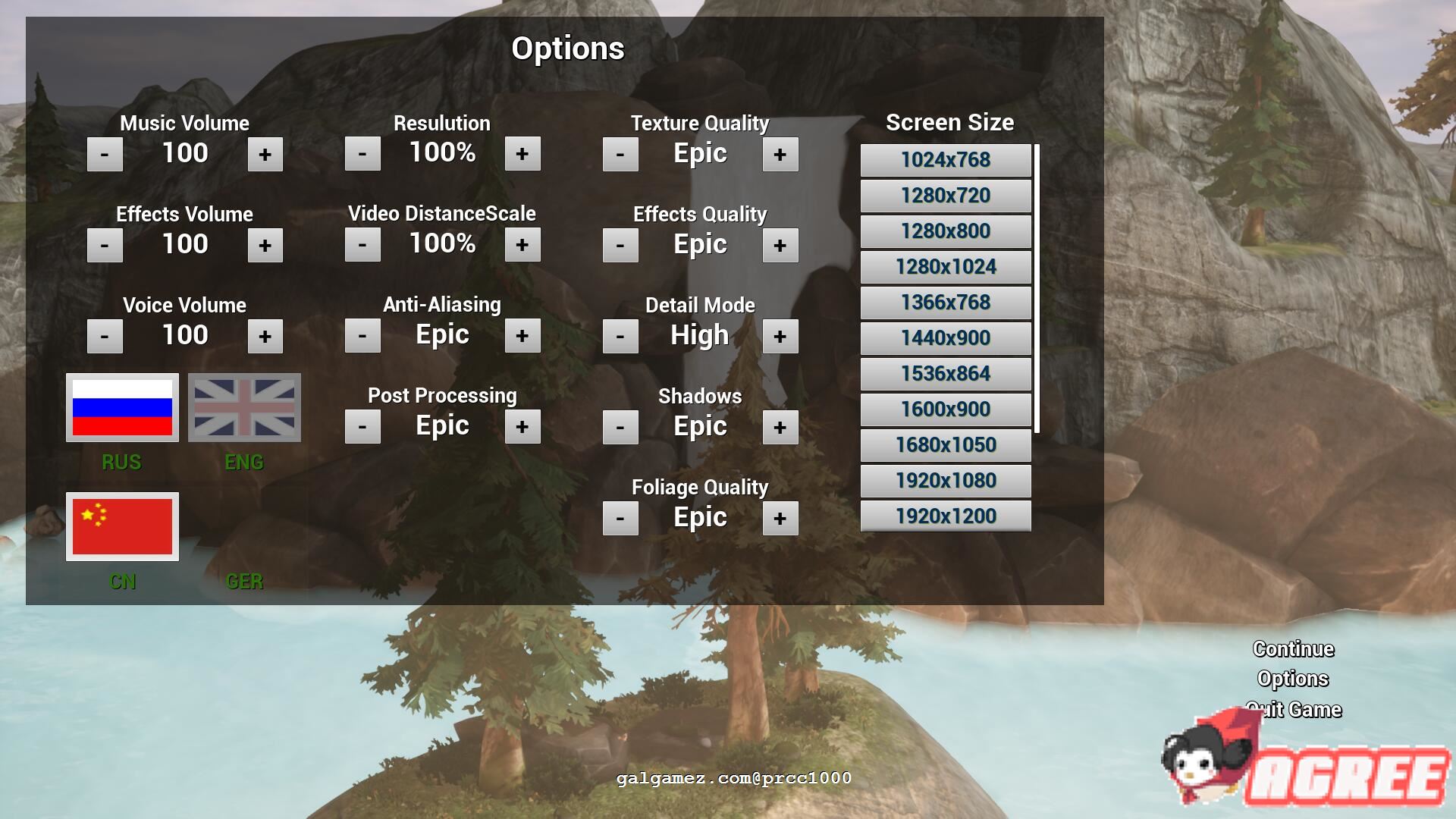
Task: Increase Video DistanceScale value
Action: point(522,245)
